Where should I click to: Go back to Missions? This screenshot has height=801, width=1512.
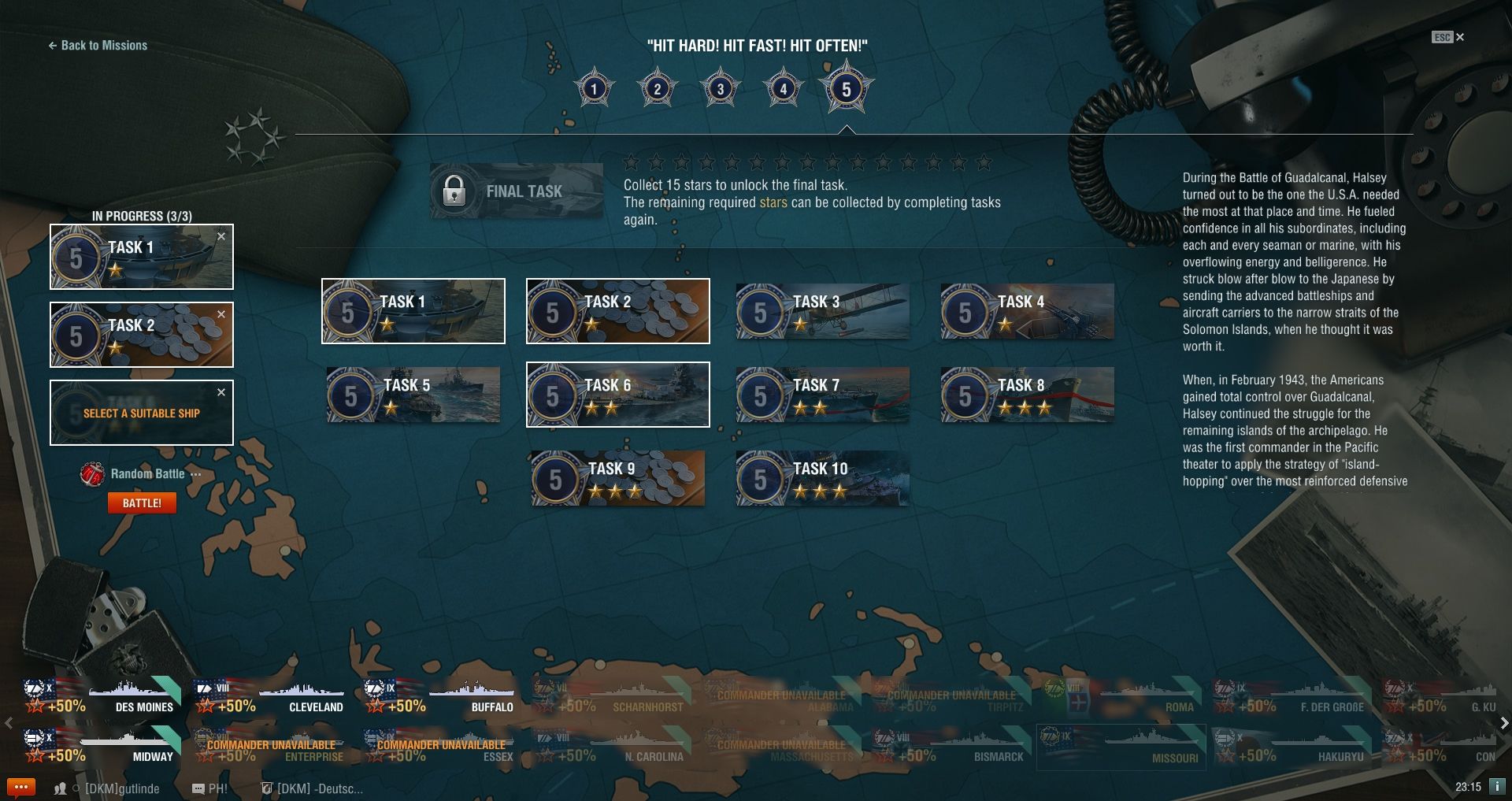98,46
